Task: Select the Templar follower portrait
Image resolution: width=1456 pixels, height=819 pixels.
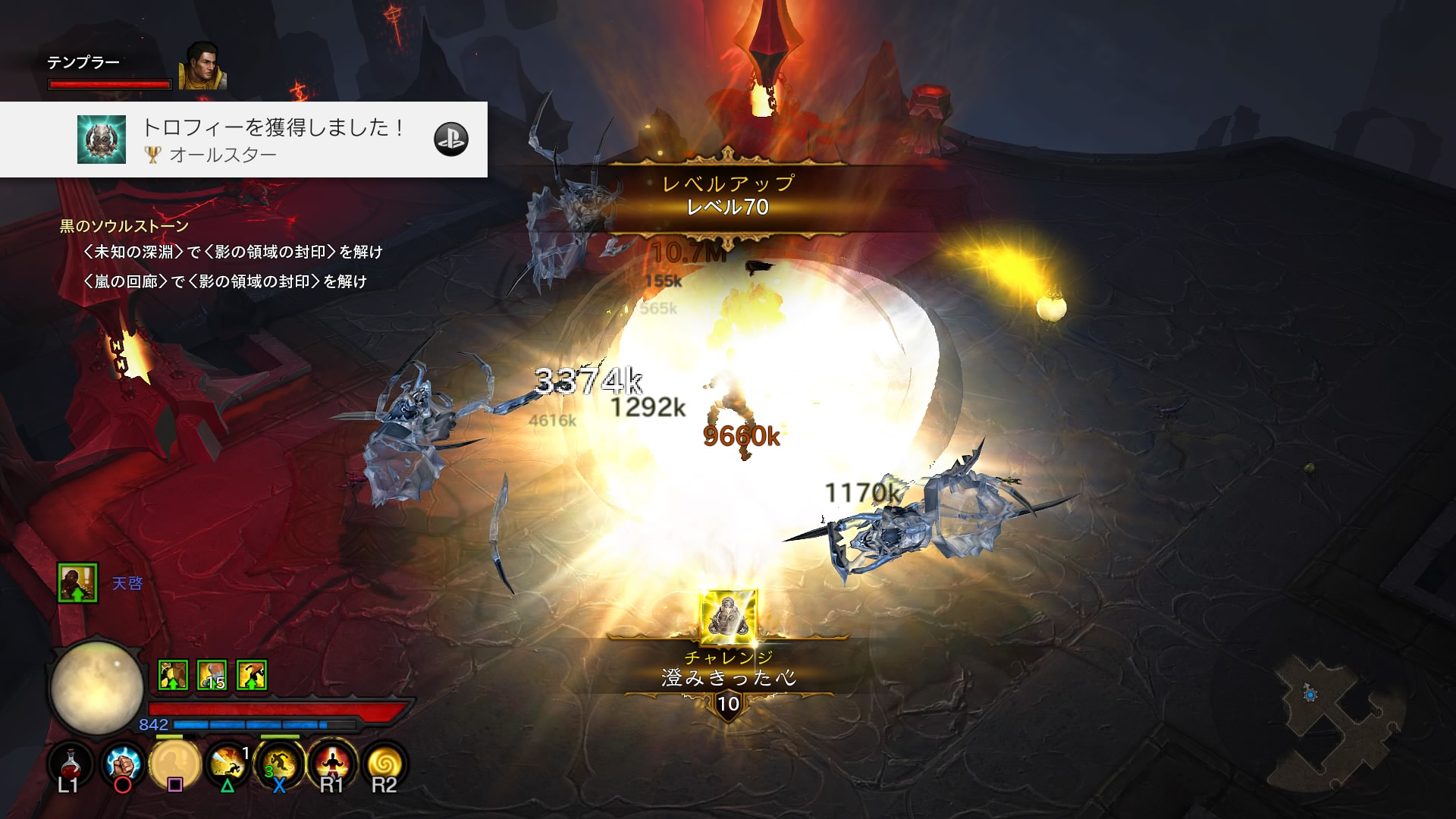Action: 202,66
